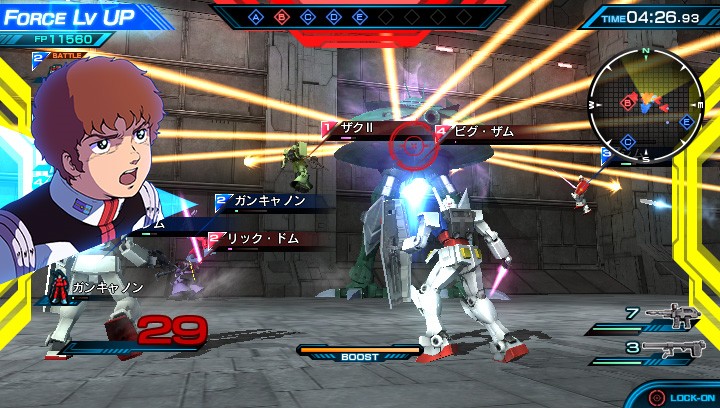Select the red lock-on reticle
The image size is (720, 408).
coord(411,146)
